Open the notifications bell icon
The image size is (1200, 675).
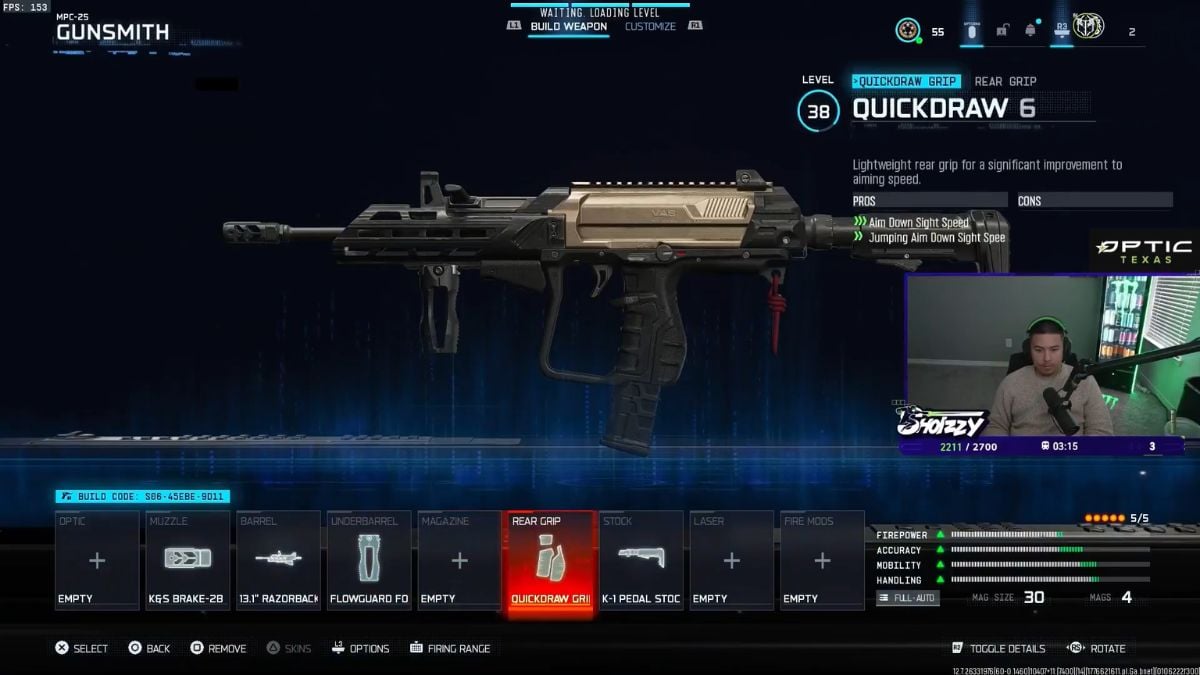coord(1030,31)
